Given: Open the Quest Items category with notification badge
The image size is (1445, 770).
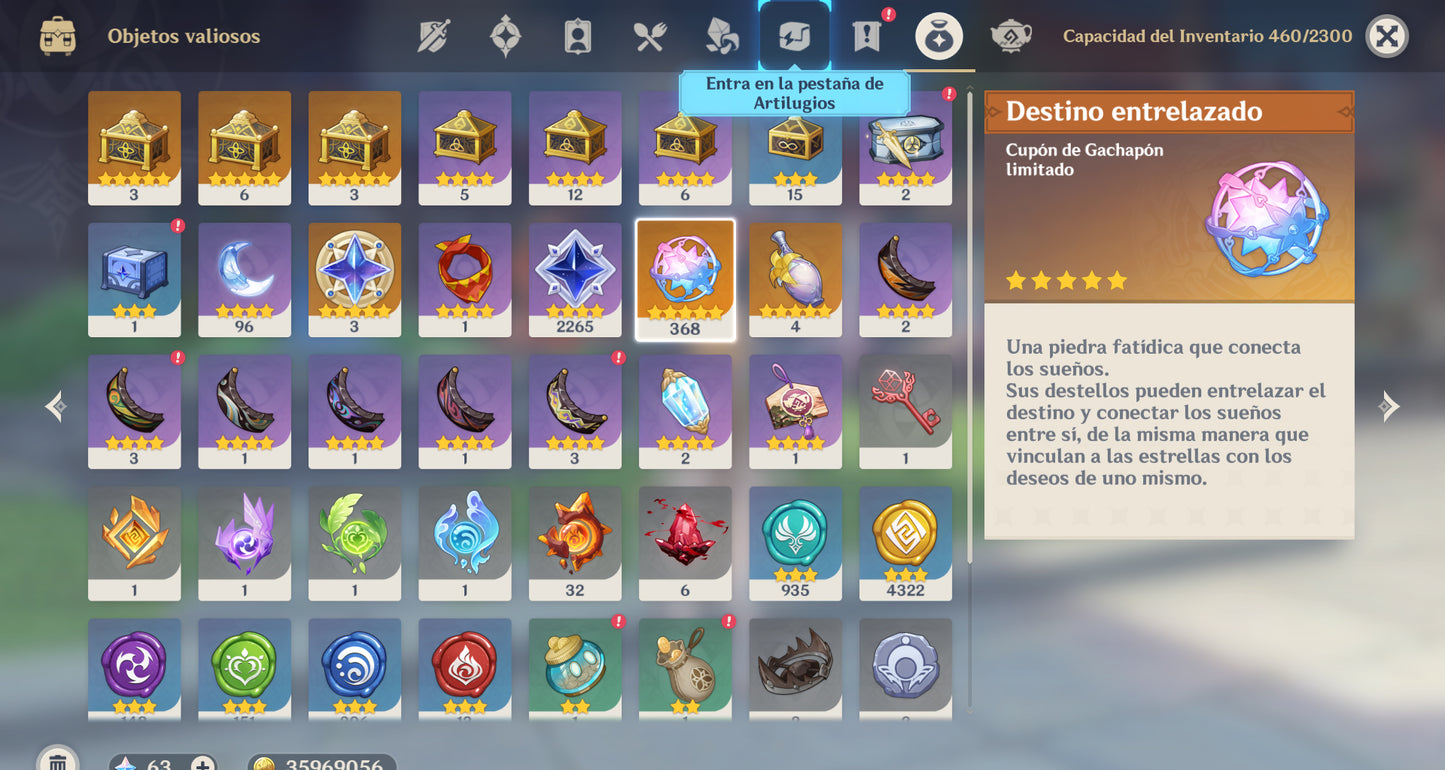Looking at the screenshot, I should click(x=864, y=36).
